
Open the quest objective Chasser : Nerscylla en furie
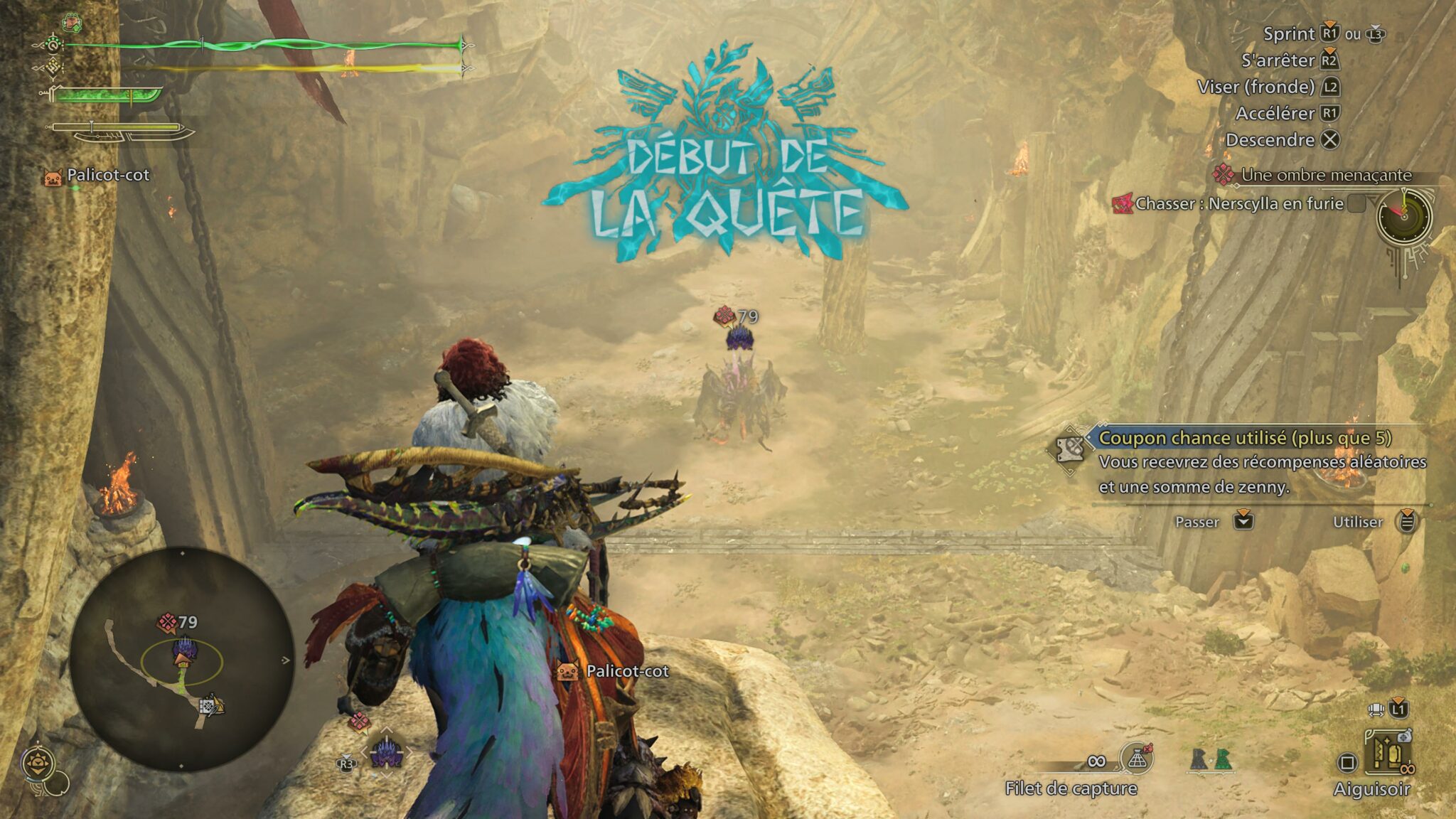(x=1238, y=204)
